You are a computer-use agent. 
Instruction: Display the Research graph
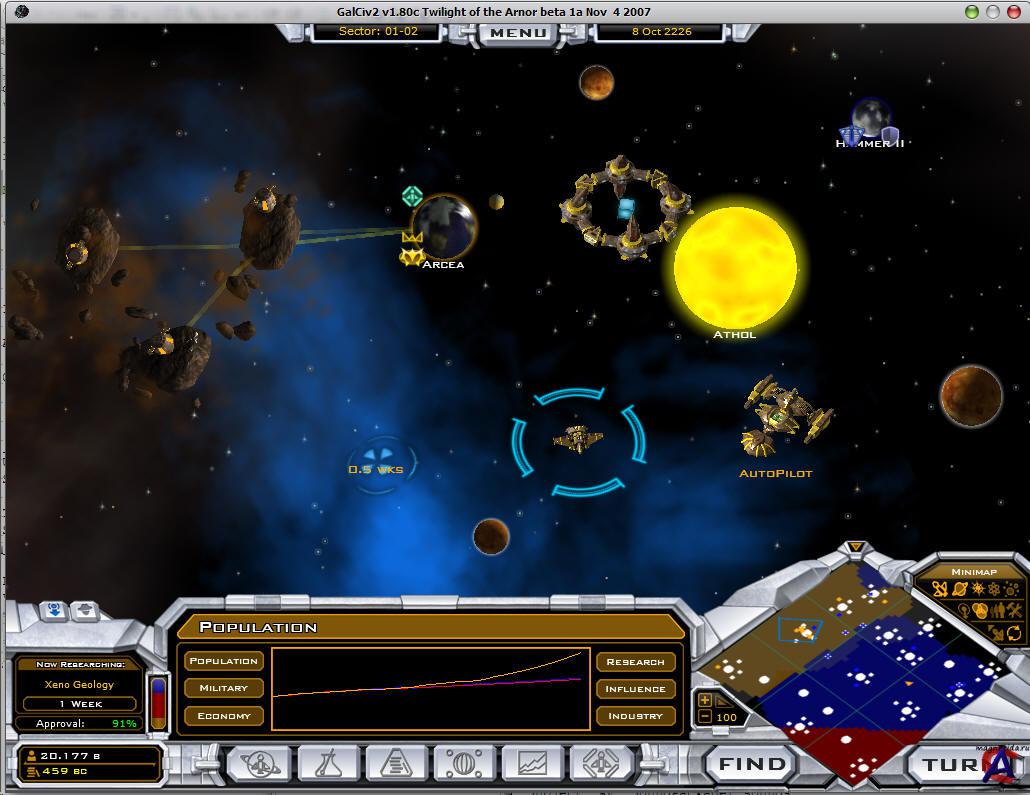pyautogui.click(x=635, y=661)
